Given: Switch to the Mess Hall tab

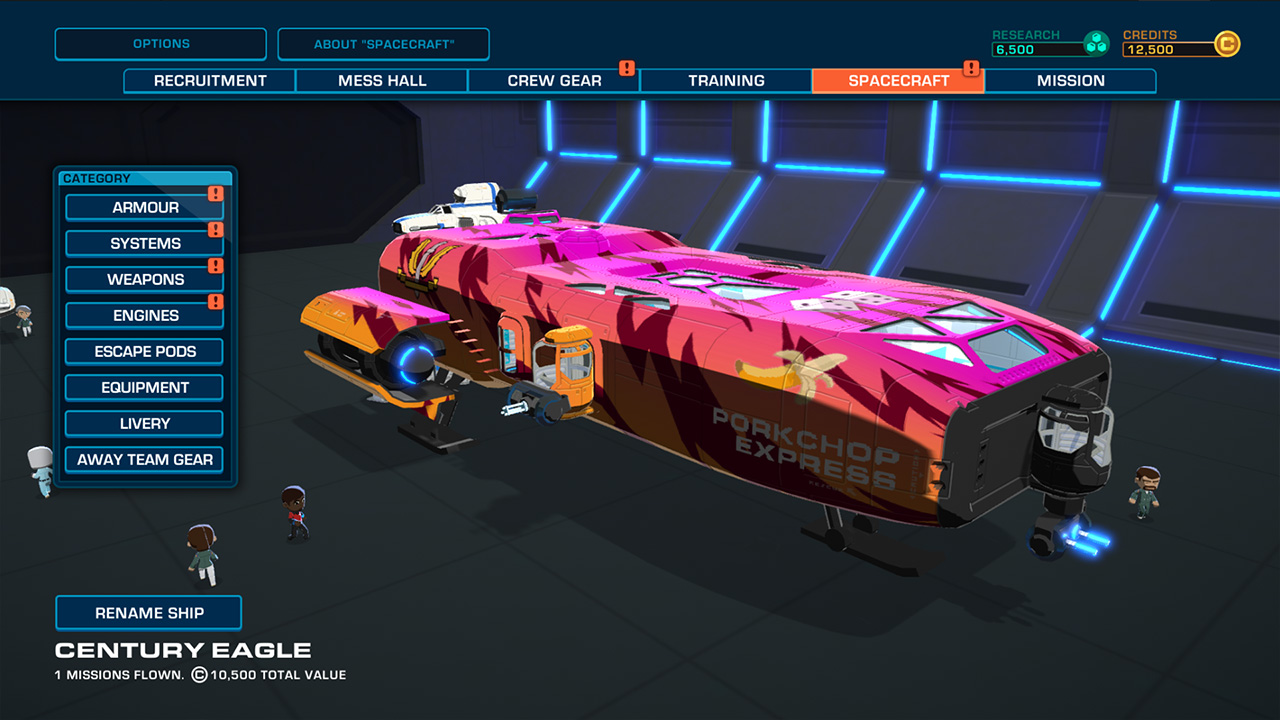Looking at the screenshot, I should (x=382, y=81).
